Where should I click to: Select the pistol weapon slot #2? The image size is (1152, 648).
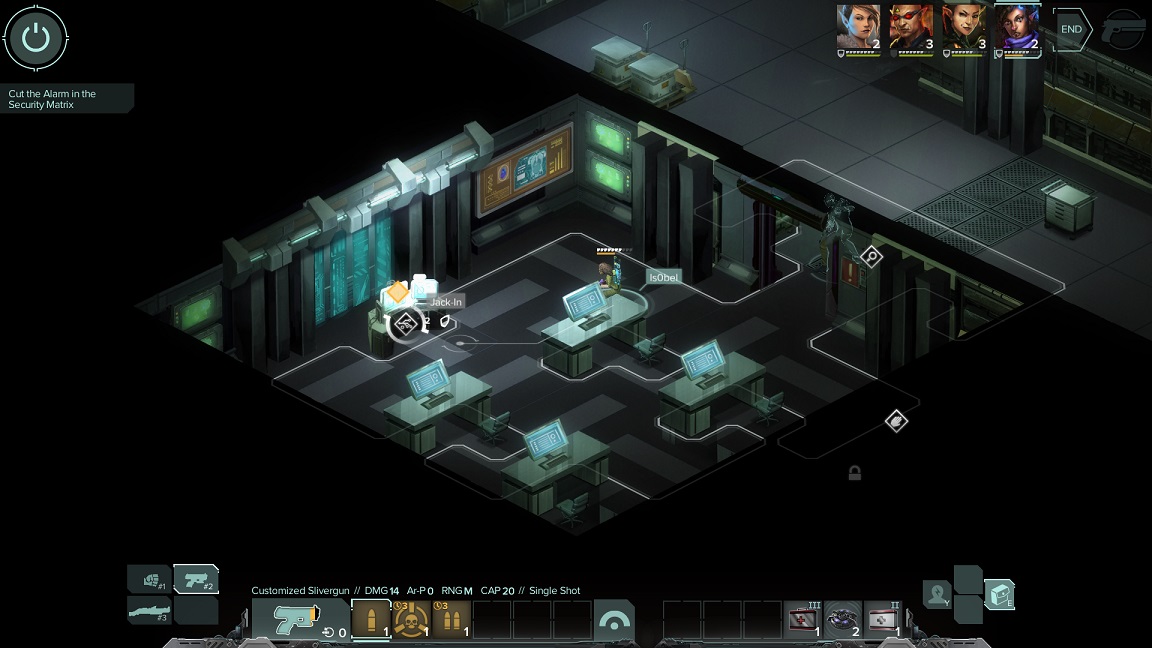click(197, 580)
